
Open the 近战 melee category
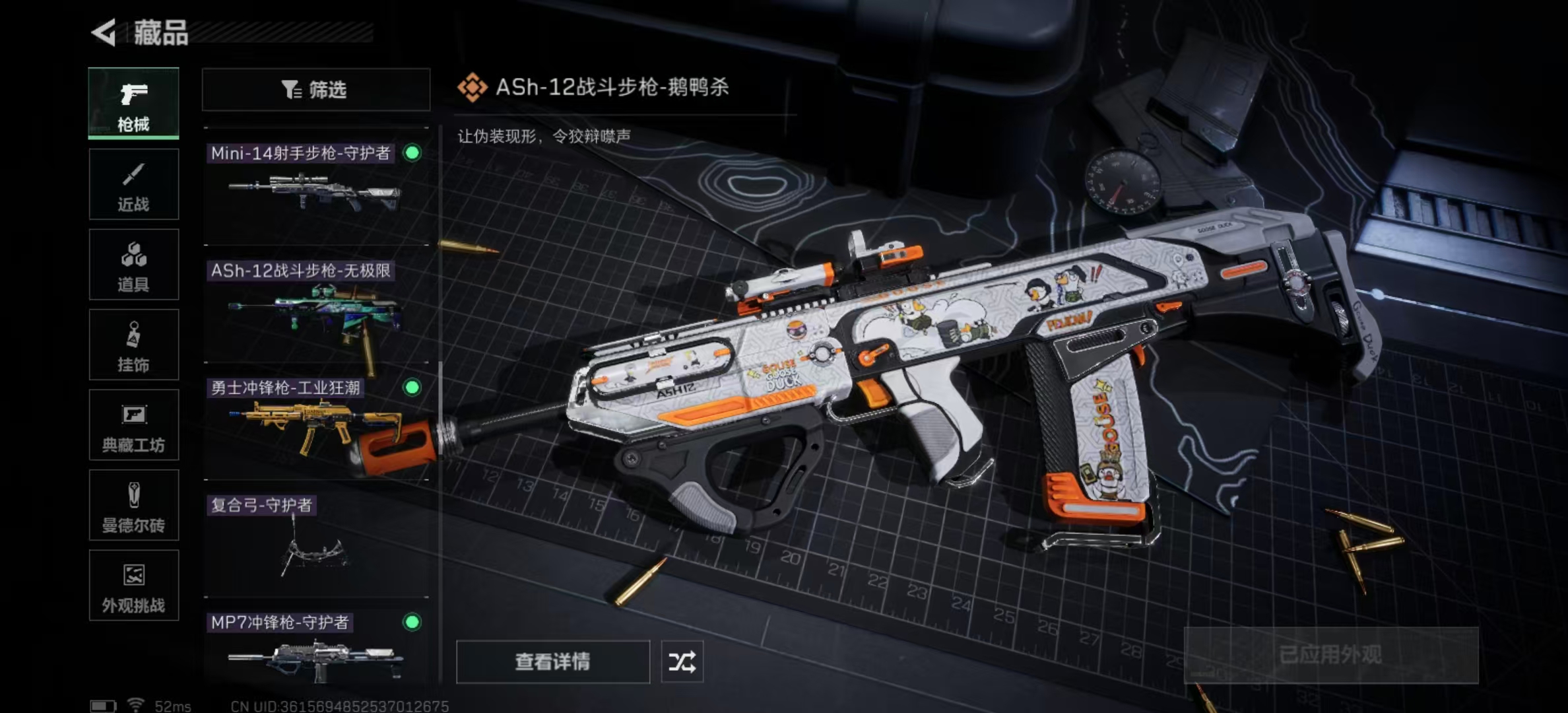[133, 184]
